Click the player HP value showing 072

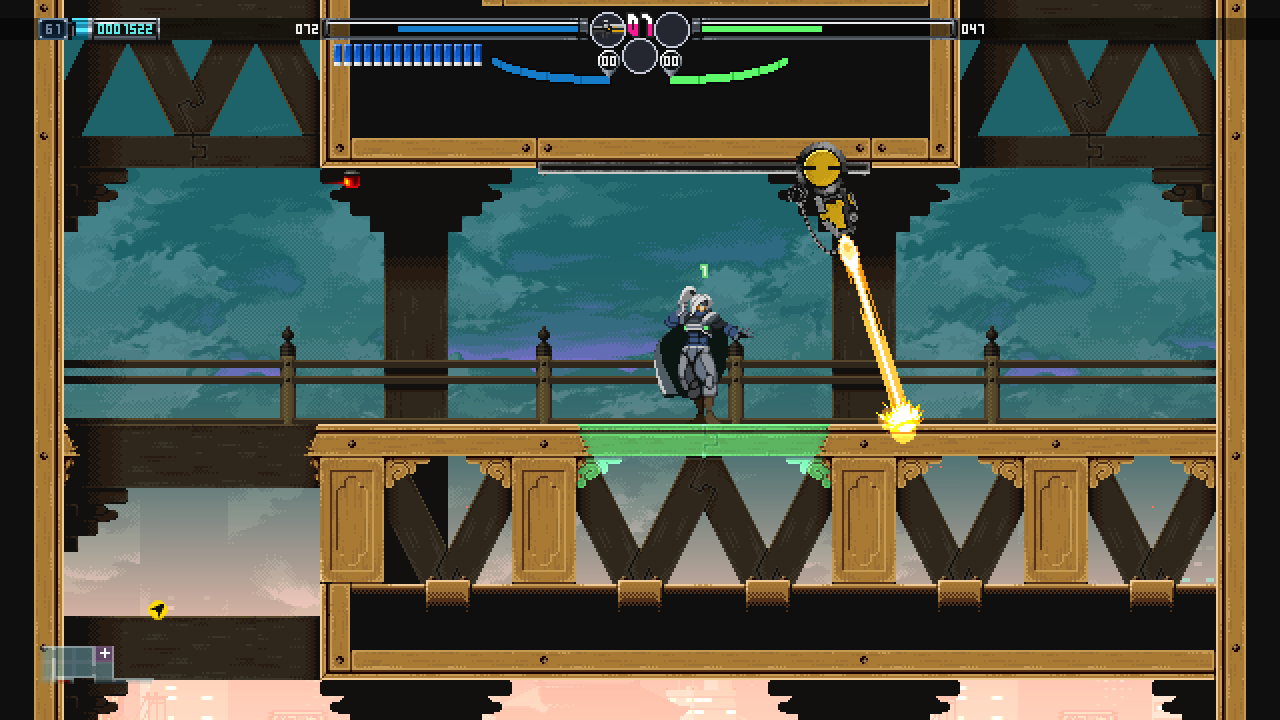(307, 29)
